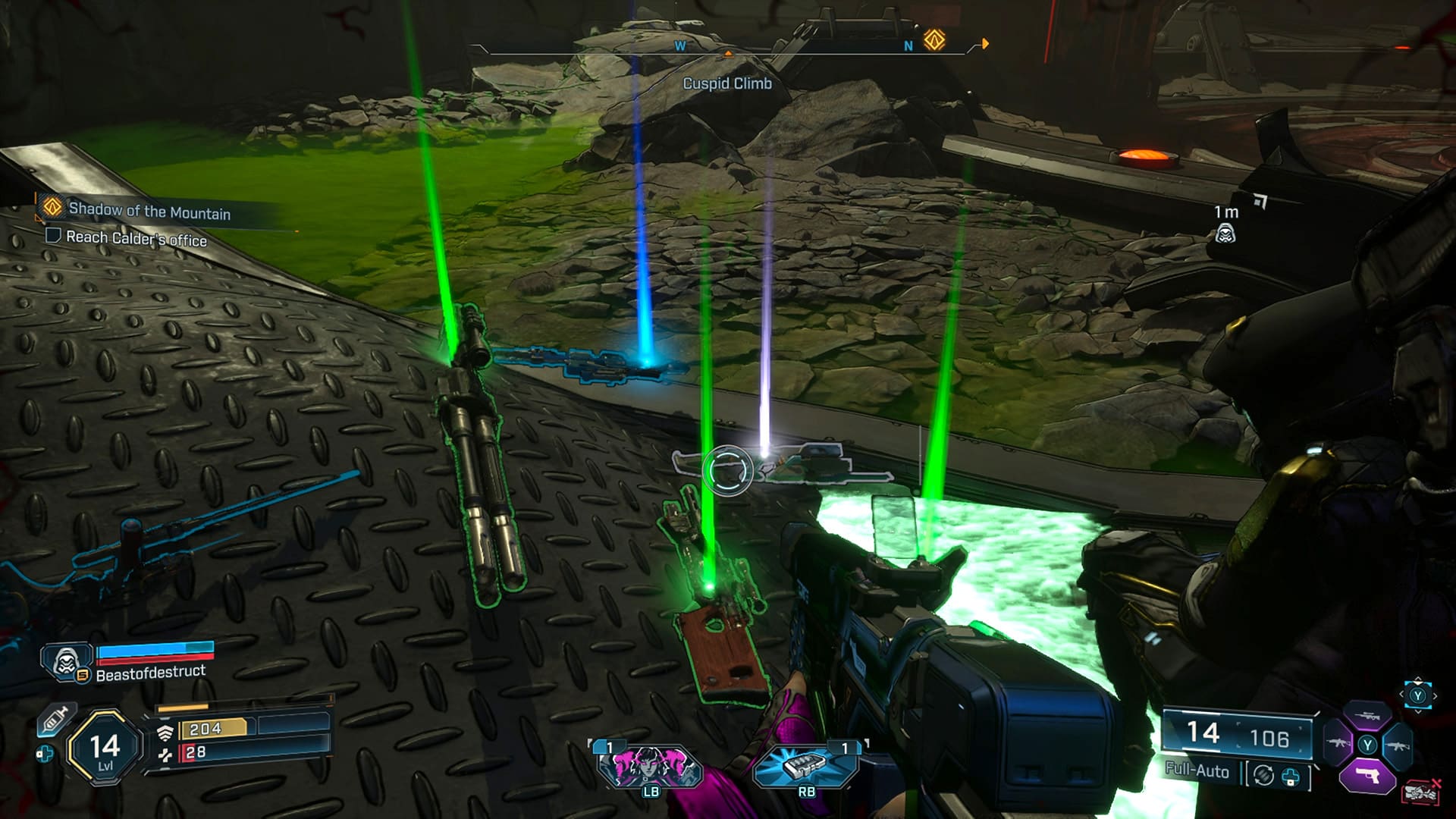The width and height of the screenshot is (1456, 819).
Task: Click the crossed-out heavy weapon slot icon
Action: [1420, 791]
